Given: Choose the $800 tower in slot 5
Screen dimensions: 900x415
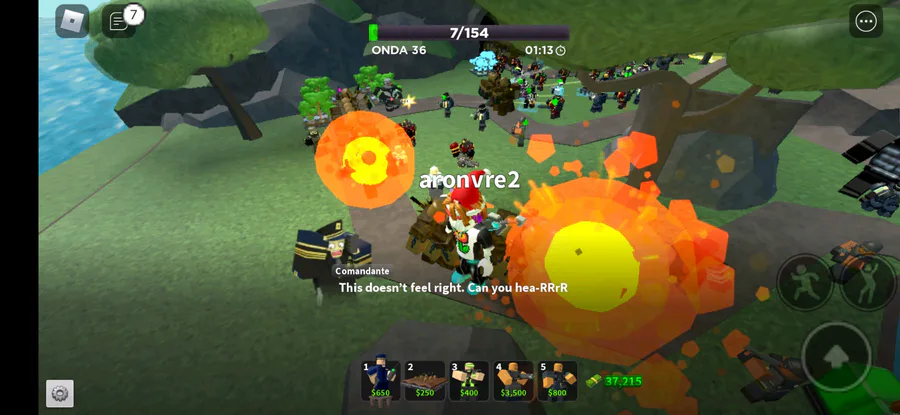Looking at the screenshot, I should [558, 380].
